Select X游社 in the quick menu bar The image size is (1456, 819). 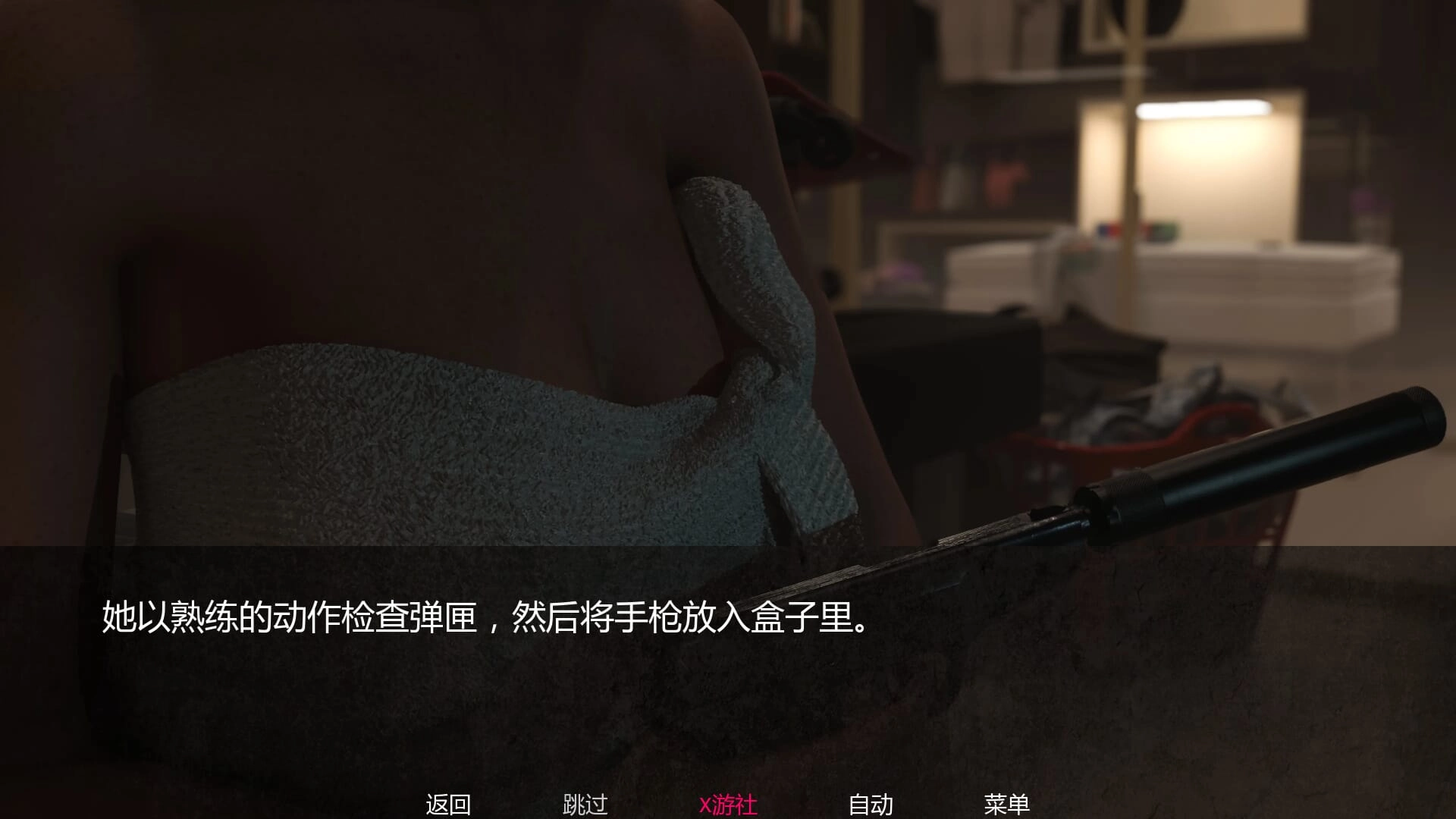(x=727, y=802)
